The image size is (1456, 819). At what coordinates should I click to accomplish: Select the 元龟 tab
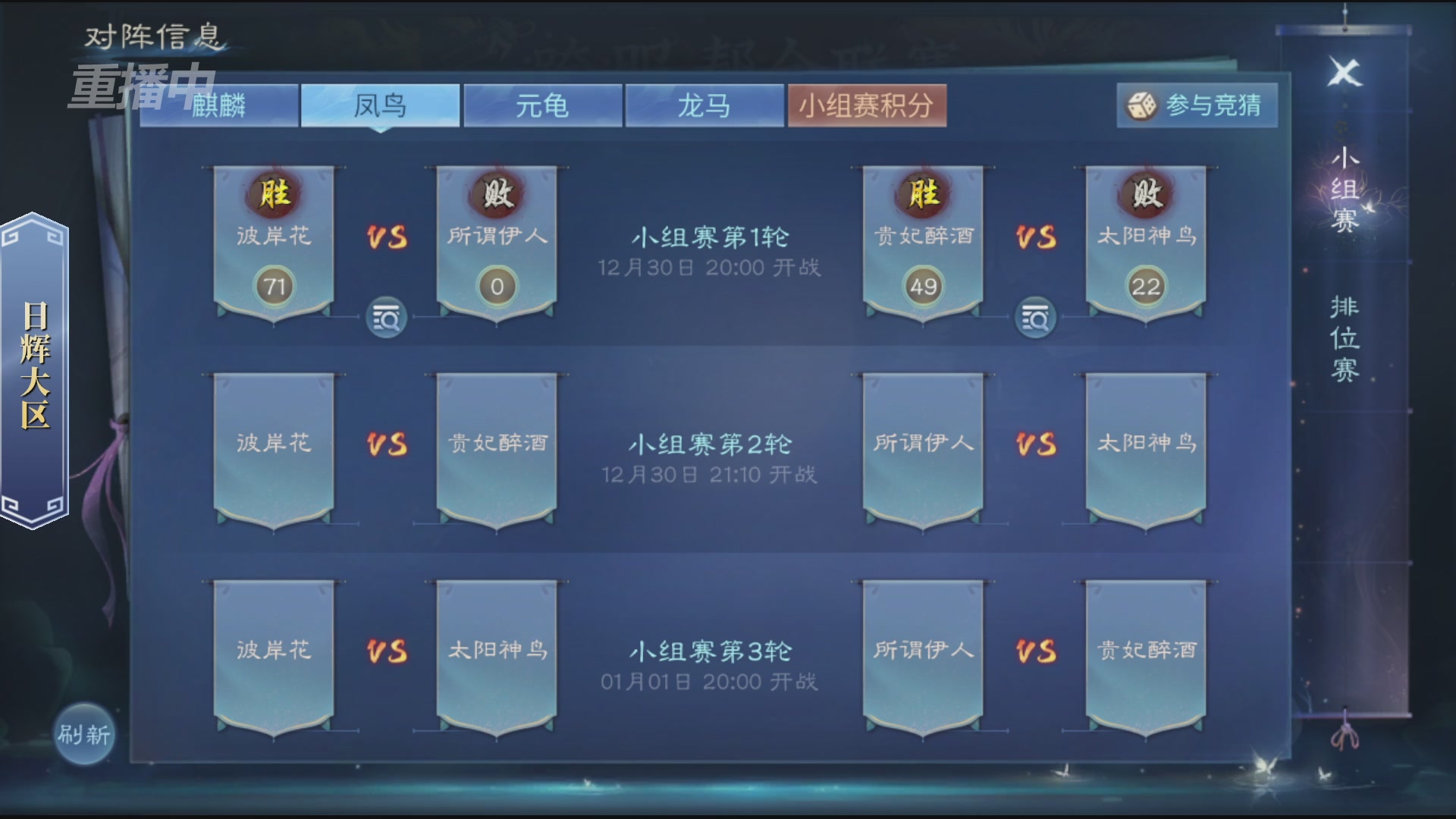(541, 106)
